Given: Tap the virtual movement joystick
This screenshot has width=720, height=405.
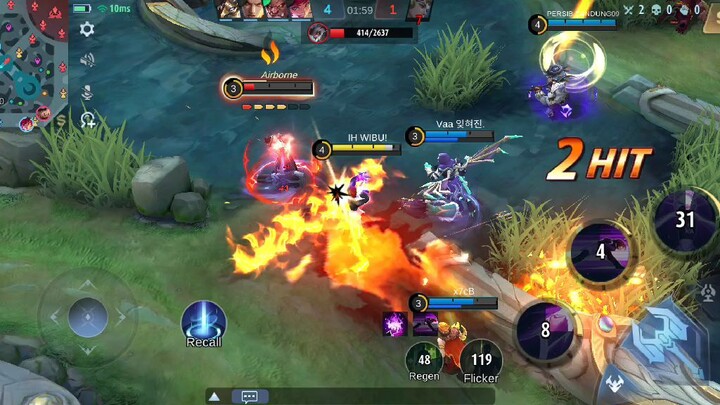Looking at the screenshot, I should pos(87,317).
